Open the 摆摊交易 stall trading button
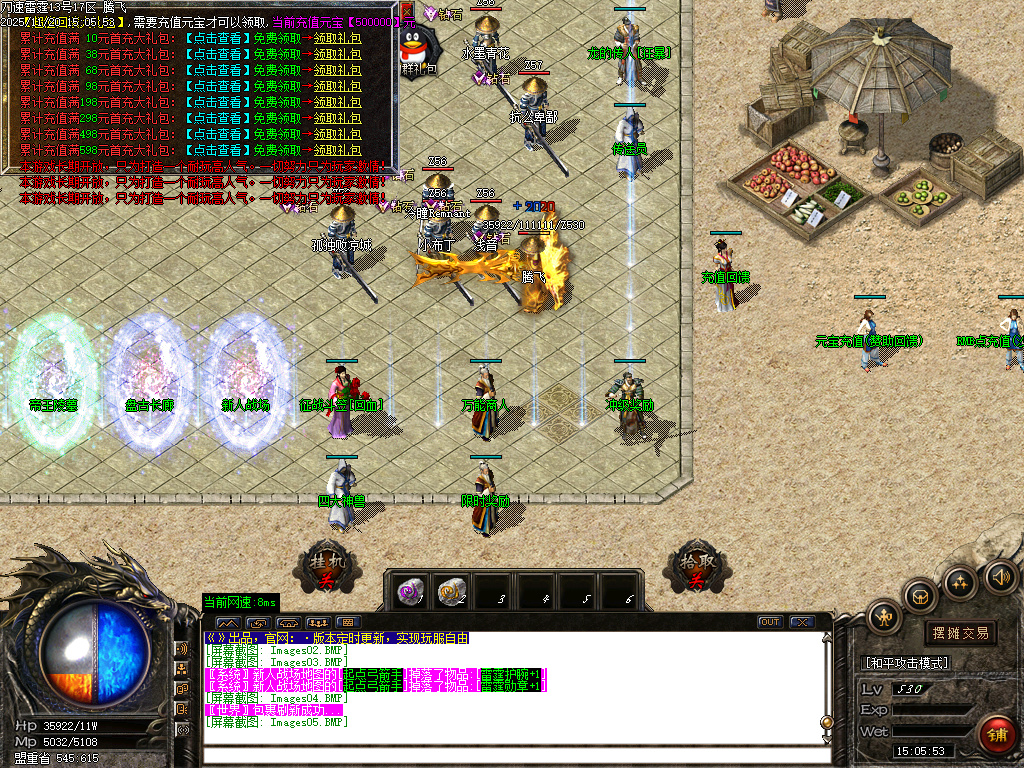The height and width of the screenshot is (768, 1024). (960, 633)
